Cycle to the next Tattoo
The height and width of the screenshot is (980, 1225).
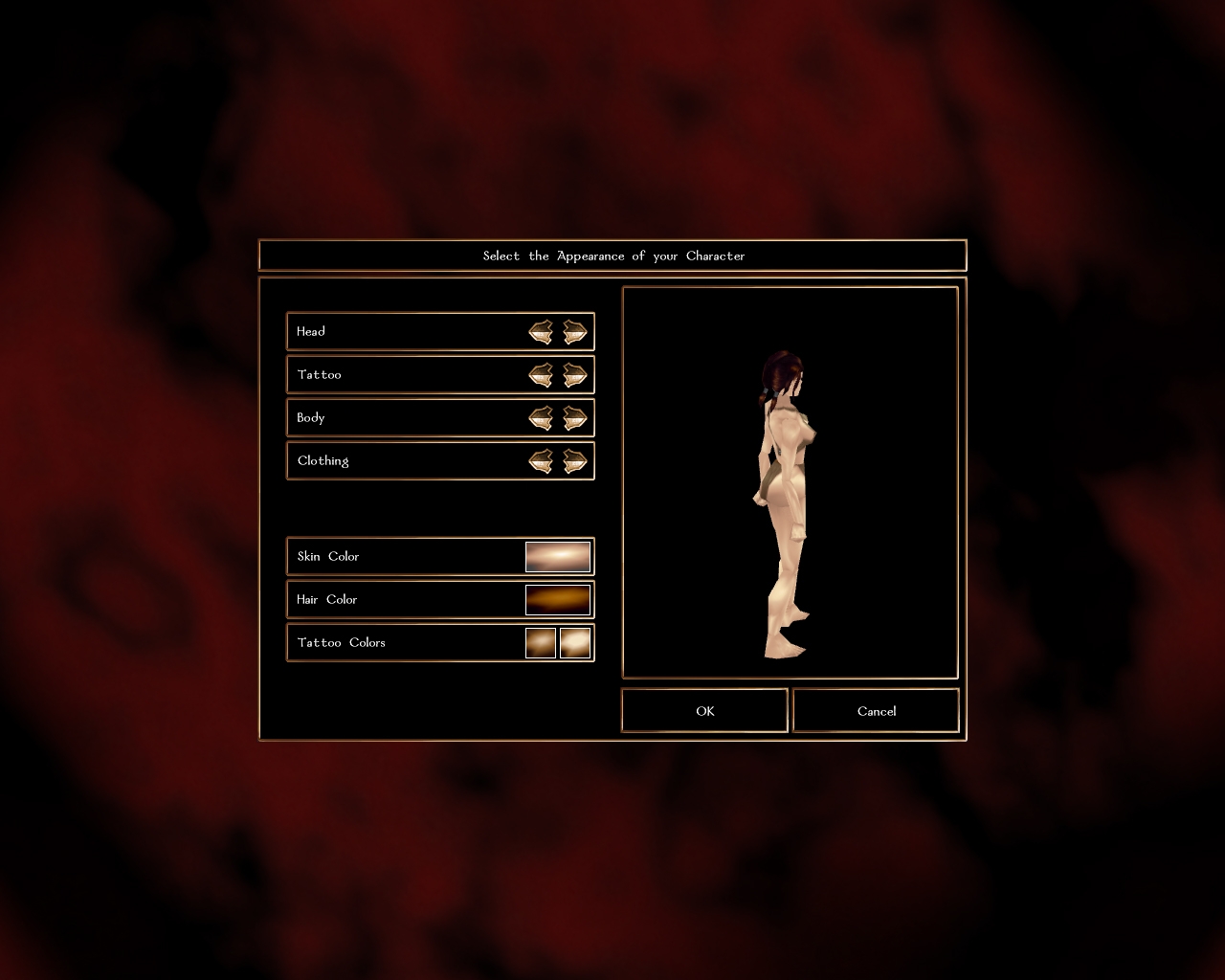click(x=574, y=375)
